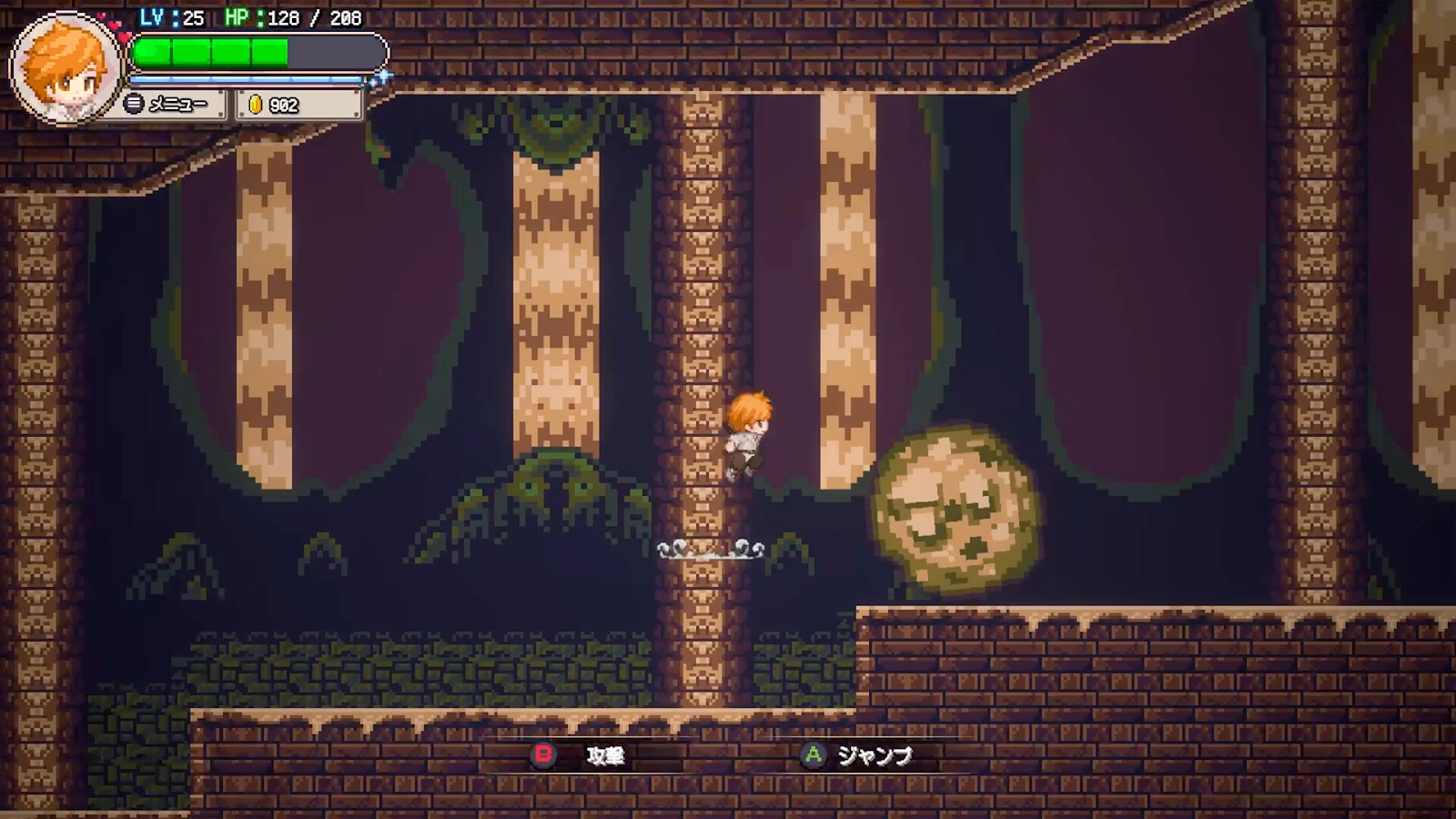Click the green HP bar
1456x819 pixels.
(209, 49)
